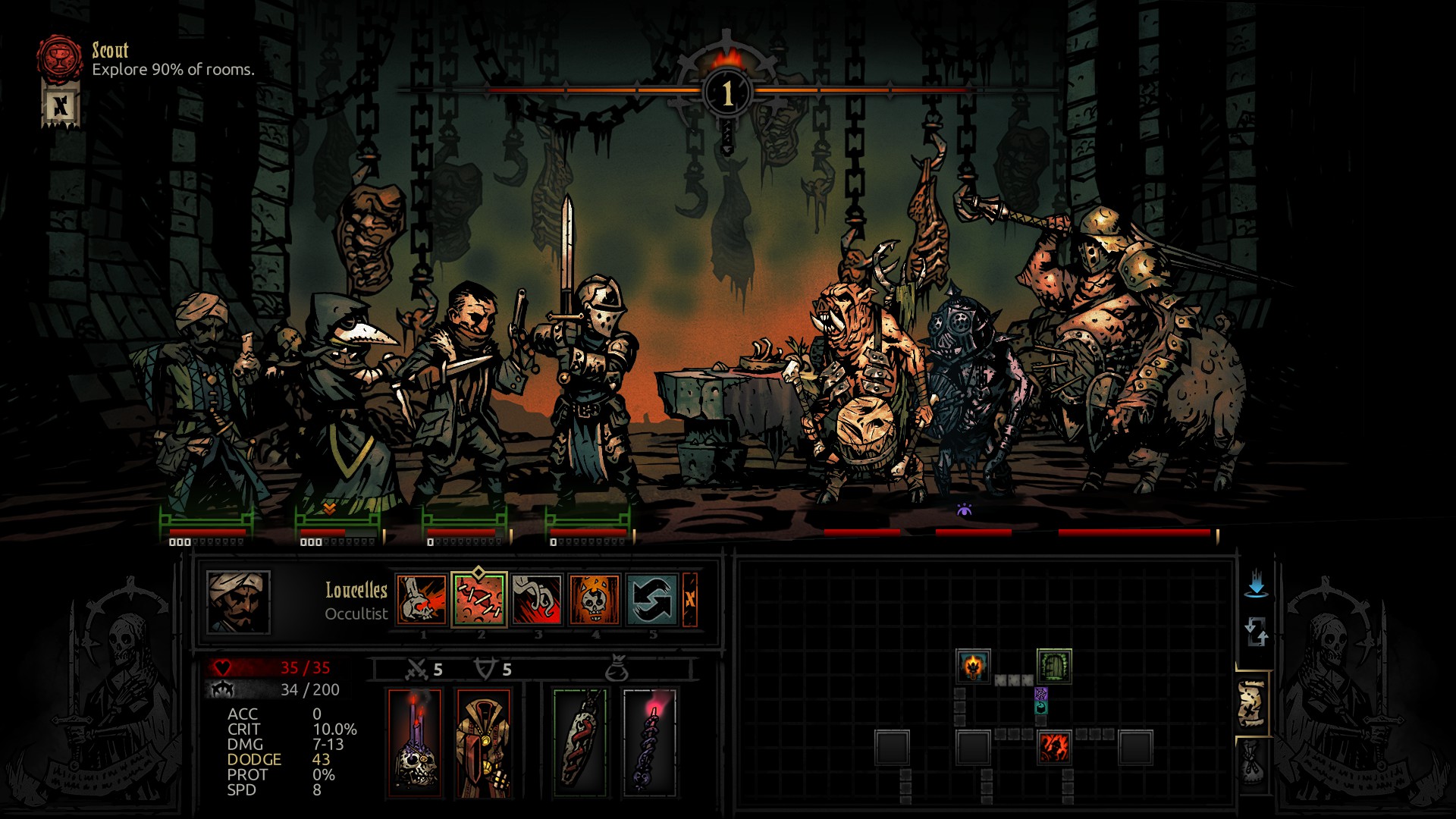This screenshot has height=819, width=1456.
Task: Choose the stitched flesh skill icon
Action: (x=479, y=600)
